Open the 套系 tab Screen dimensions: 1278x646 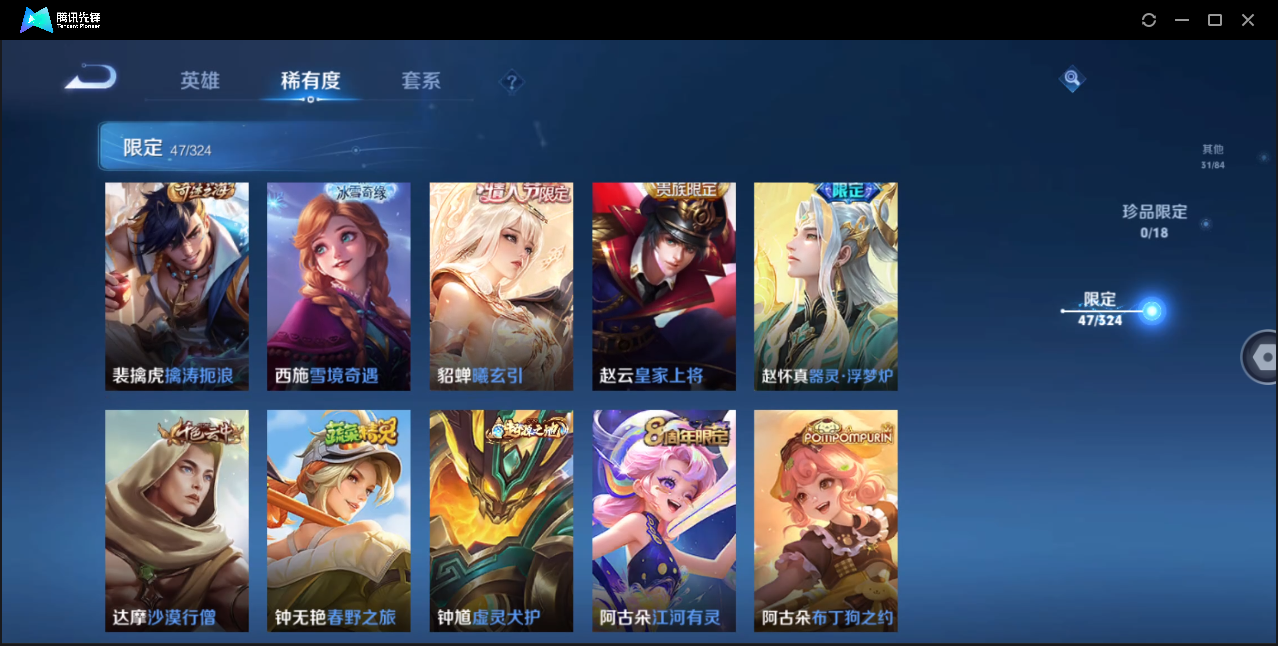[x=421, y=81]
